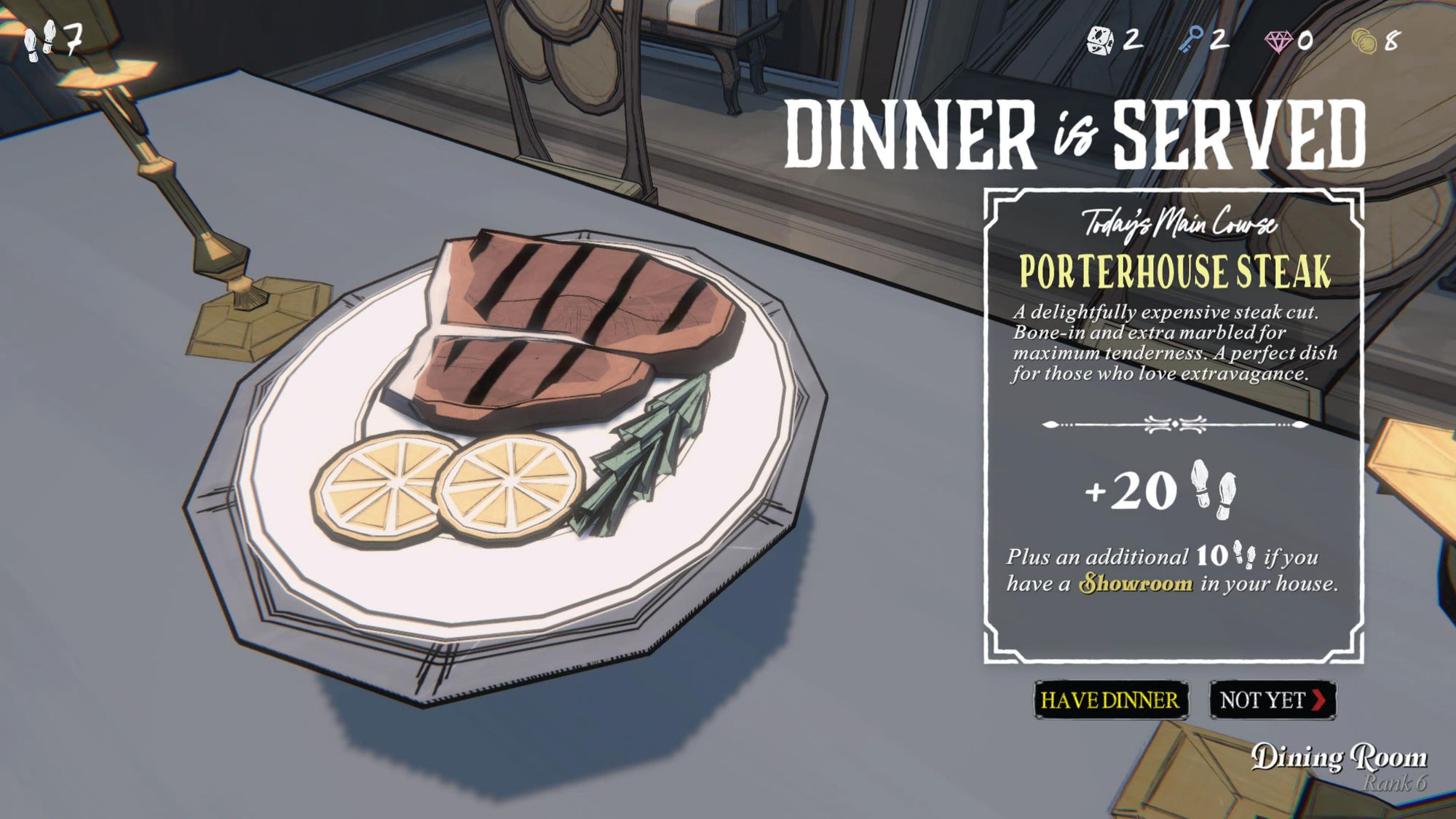The height and width of the screenshot is (819, 1456).
Task: Decline with the Not Yet button
Action: pyautogui.click(x=1272, y=700)
